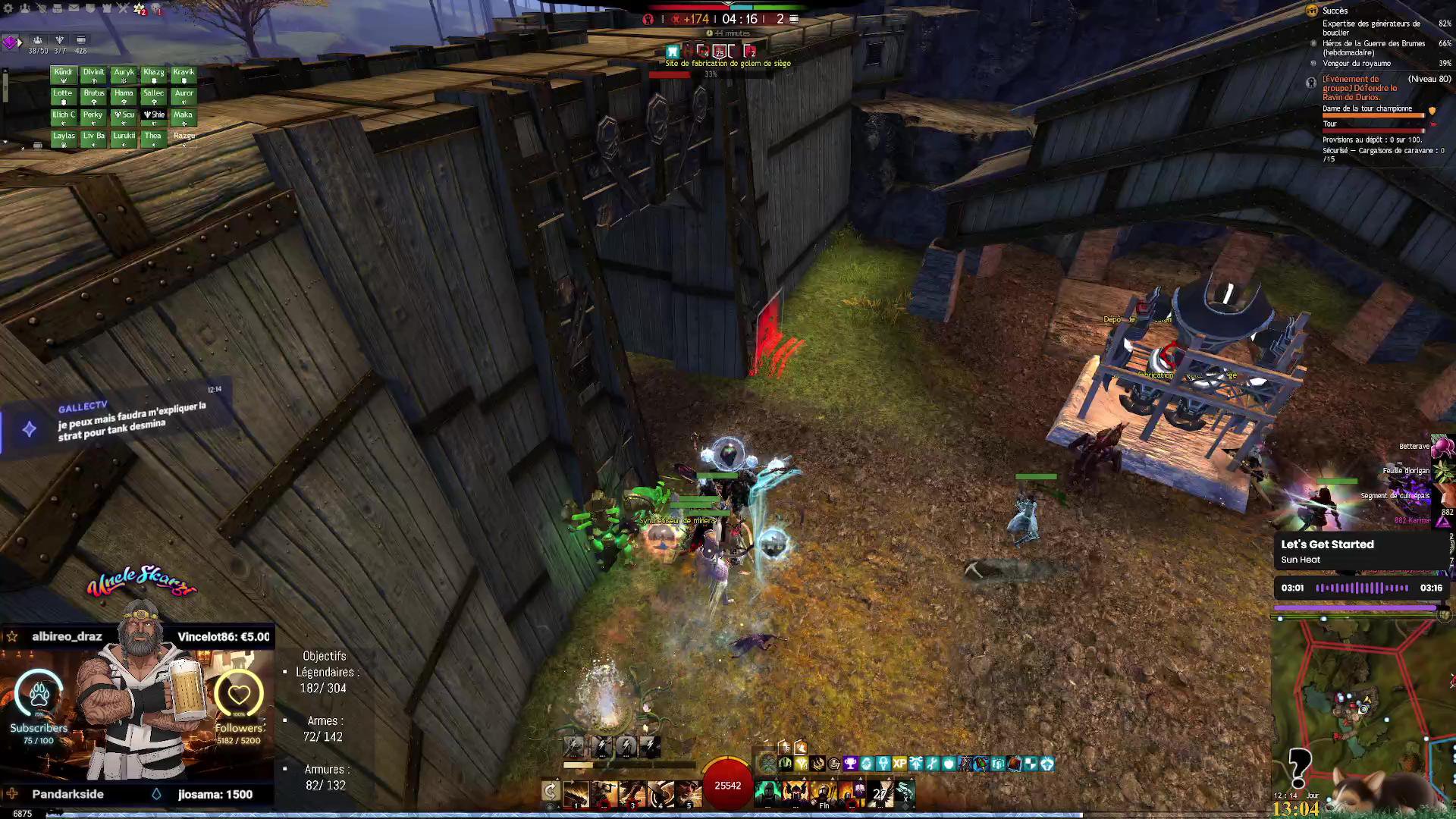Viewport: 1456px width, 819px height.
Task: Click the yellow XP boost buff icon
Action: coord(899,764)
